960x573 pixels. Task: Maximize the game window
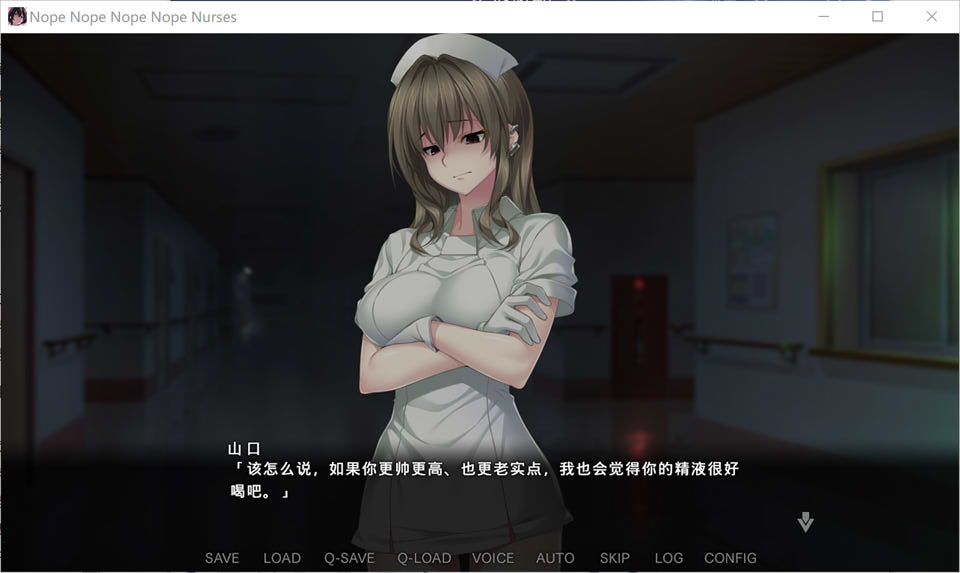[x=878, y=17]
